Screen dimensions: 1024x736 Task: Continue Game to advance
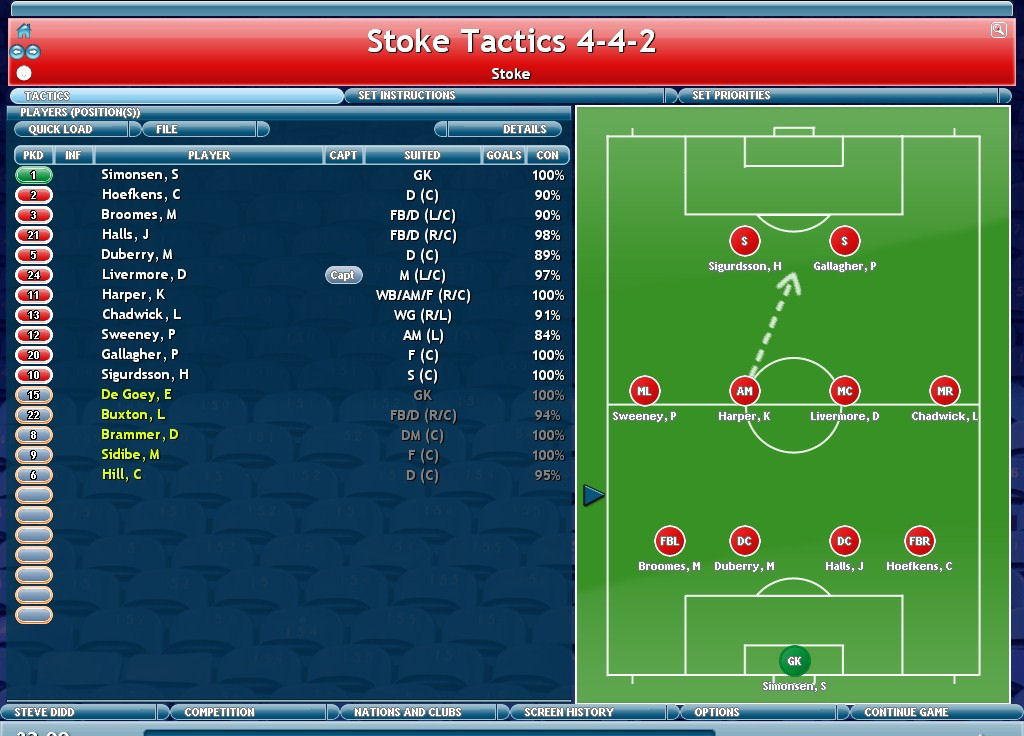pyautogui.click(x=906, y=712)
